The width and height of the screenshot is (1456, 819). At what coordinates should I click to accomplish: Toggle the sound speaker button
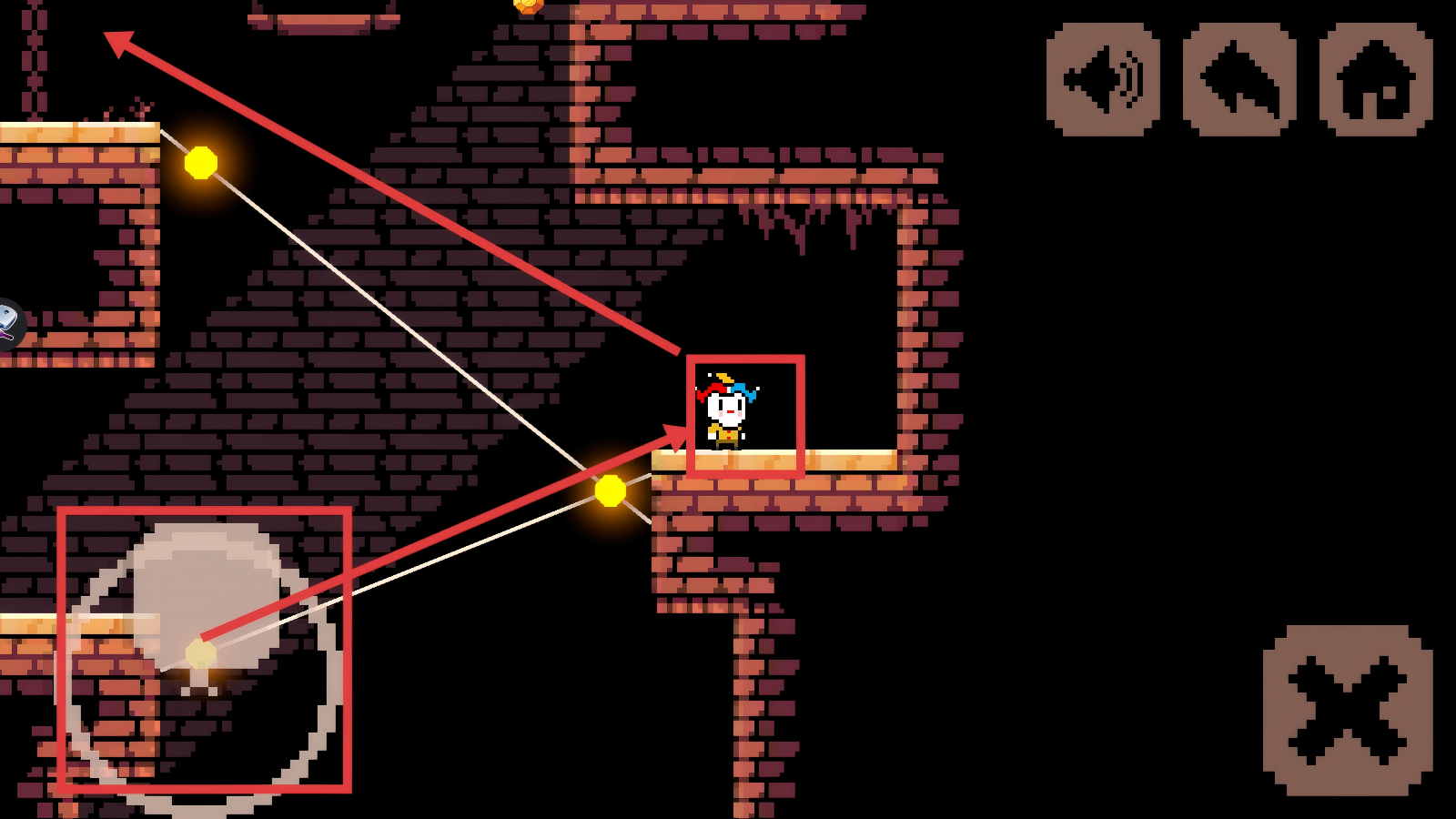tap(1103, 80)
